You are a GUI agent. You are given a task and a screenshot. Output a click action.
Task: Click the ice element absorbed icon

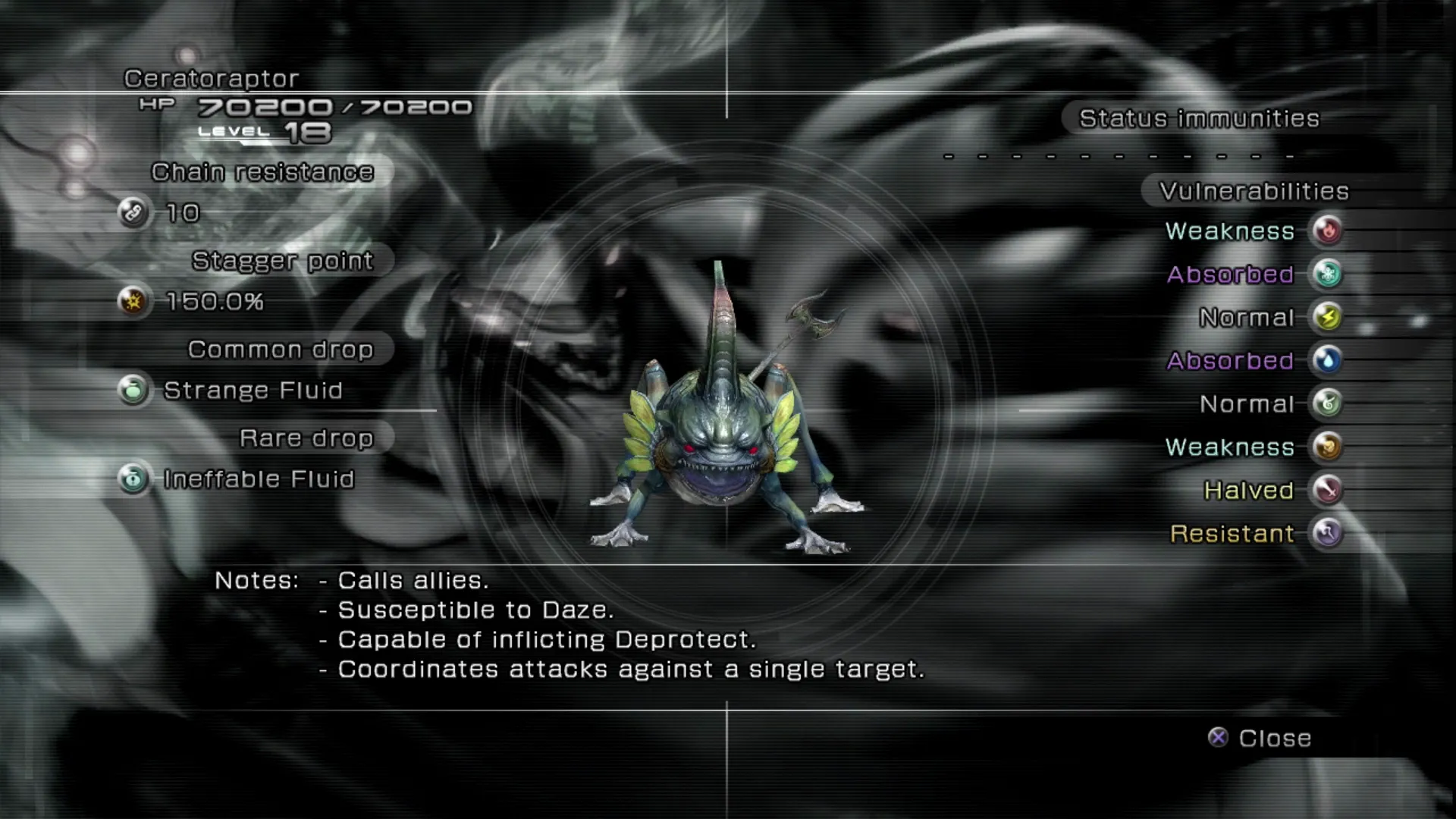pos(1327,274)
